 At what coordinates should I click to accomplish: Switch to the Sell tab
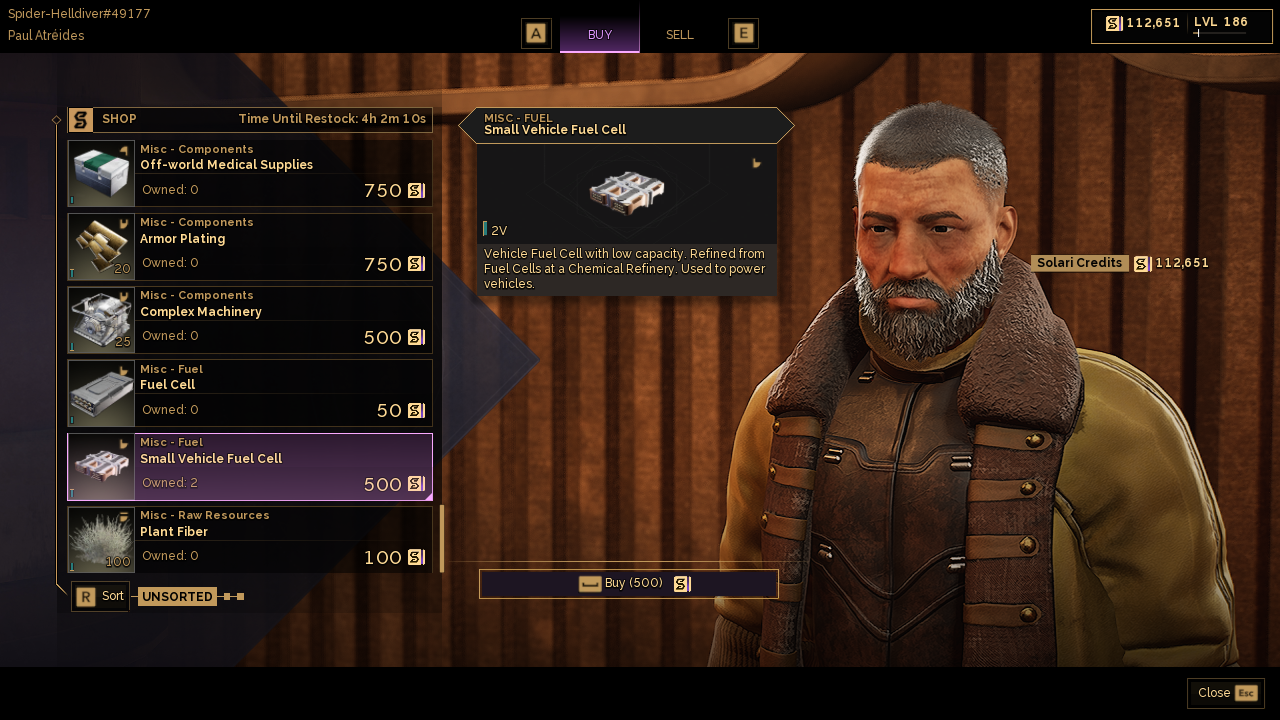click(x=679, y=35)
